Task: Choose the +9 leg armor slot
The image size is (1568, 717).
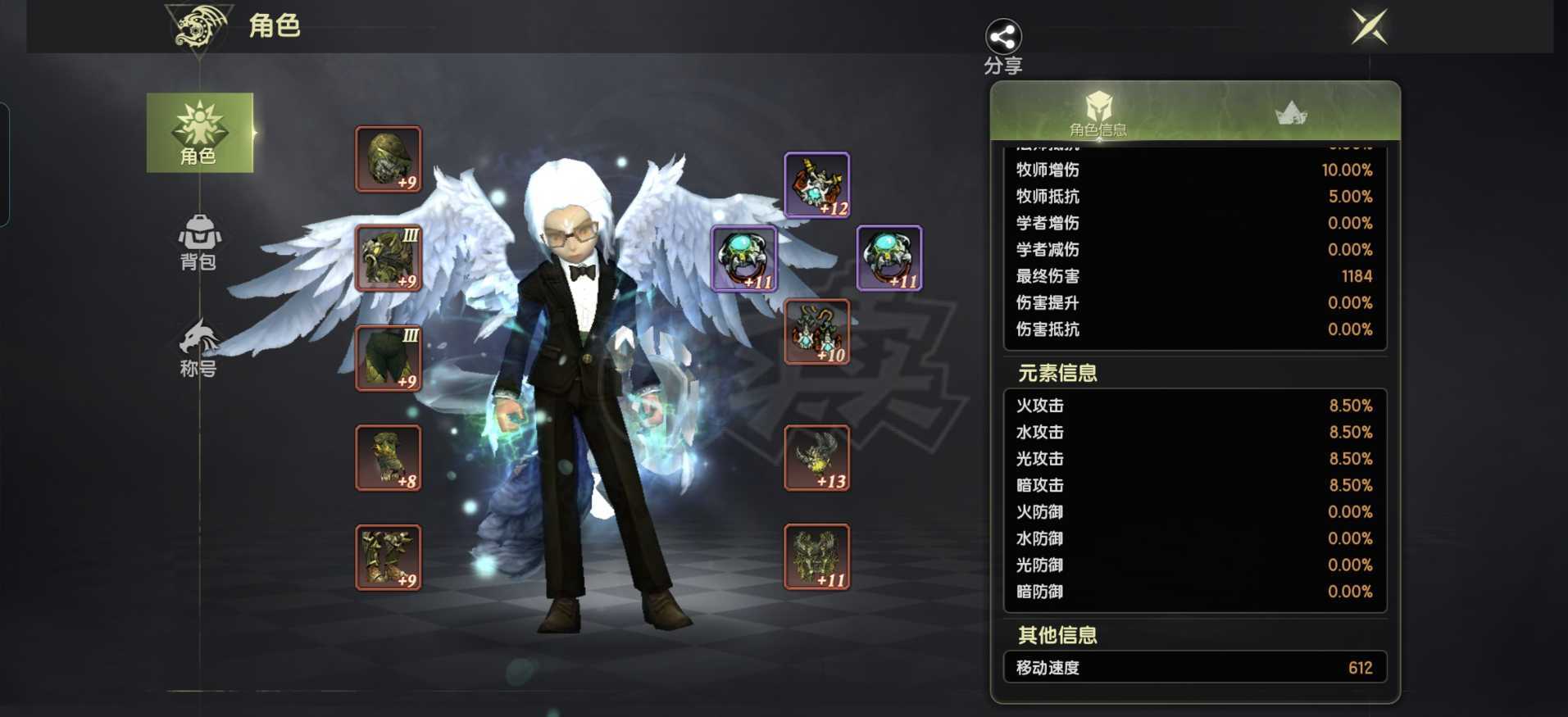Action: pos(389,358)
